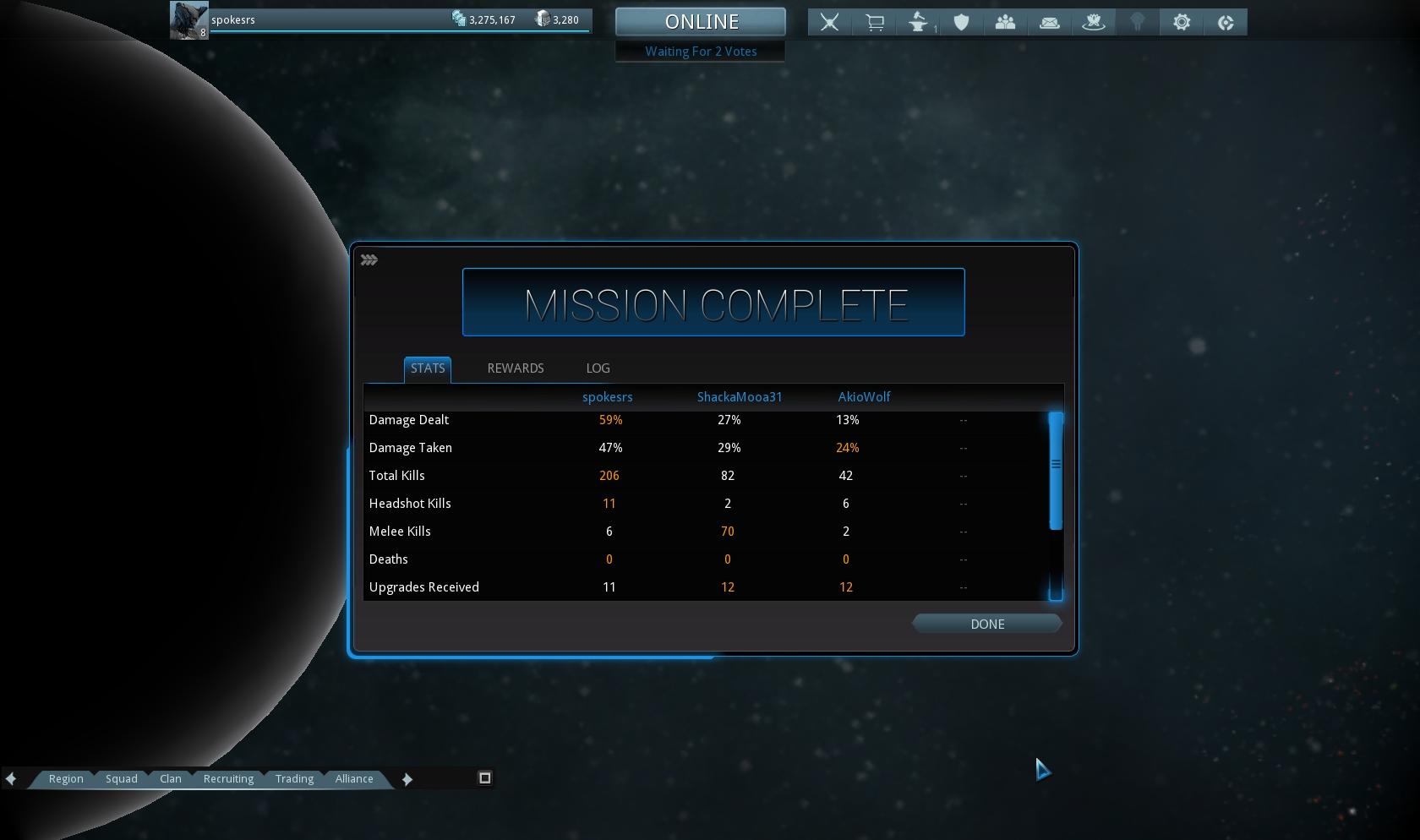Open the inbox envelope icon
The width and height of the screenshot is (1420, 840).
[x=1049, y=23]
